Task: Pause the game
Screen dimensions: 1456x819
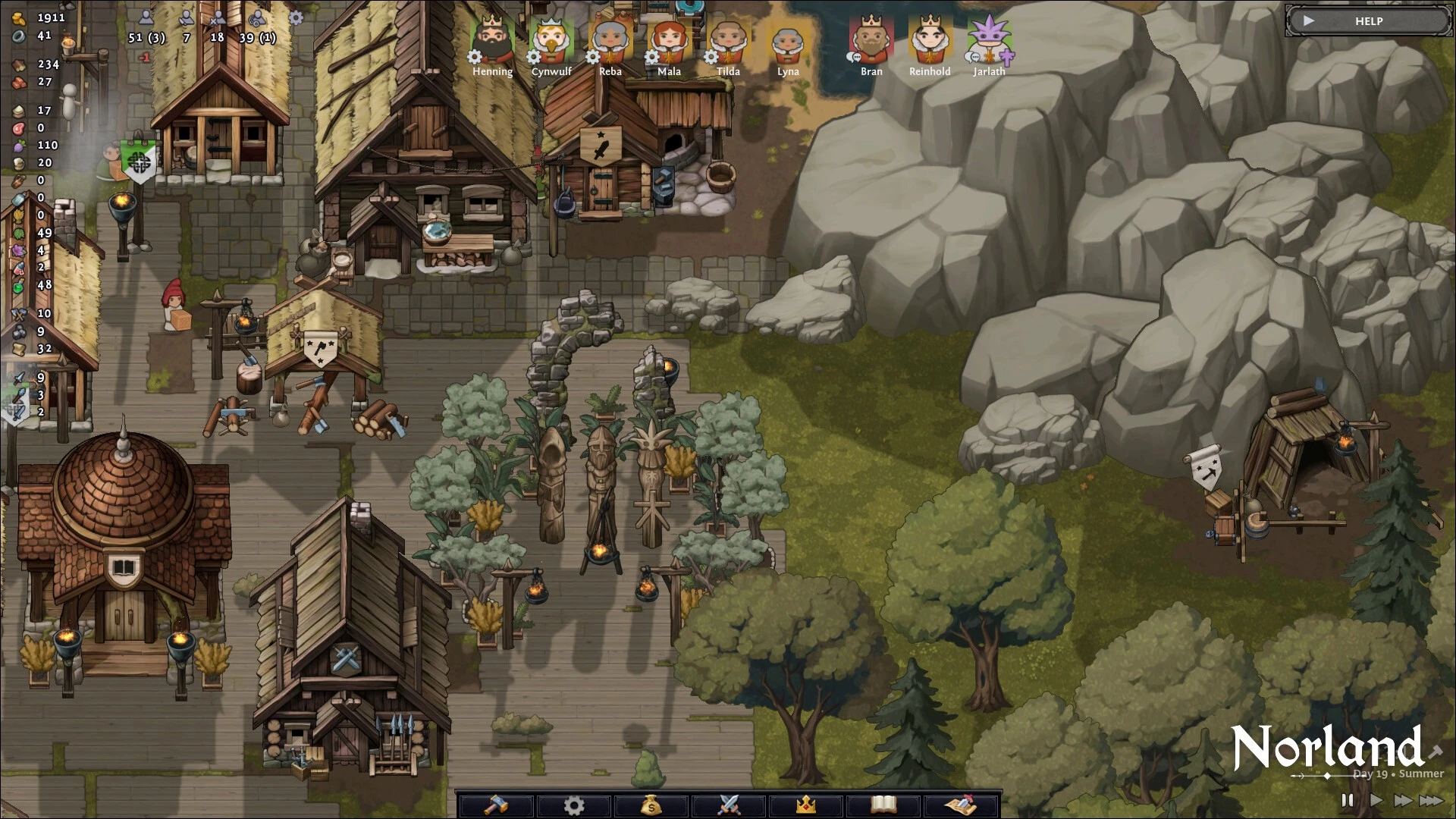Action: point(1348,800)
